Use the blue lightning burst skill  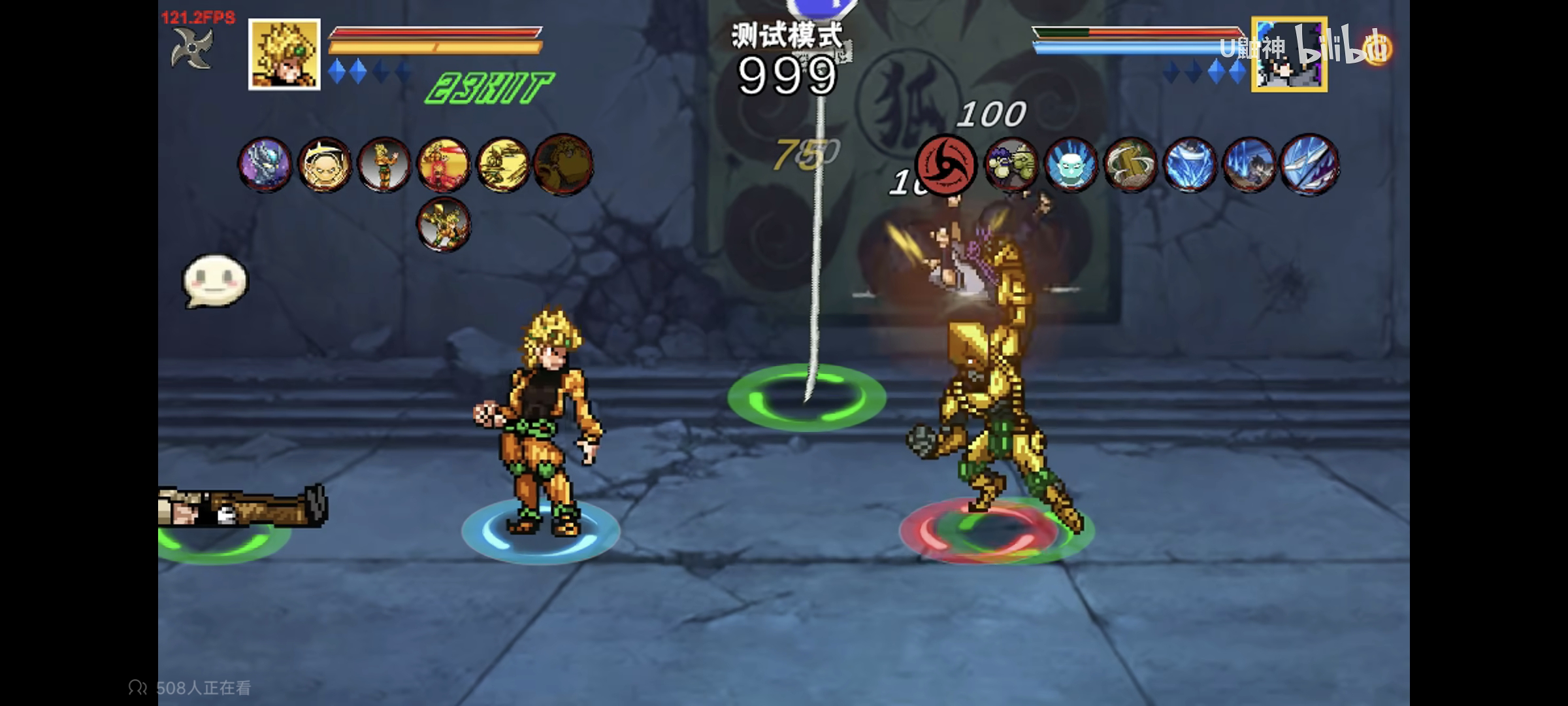[1189, 165]
